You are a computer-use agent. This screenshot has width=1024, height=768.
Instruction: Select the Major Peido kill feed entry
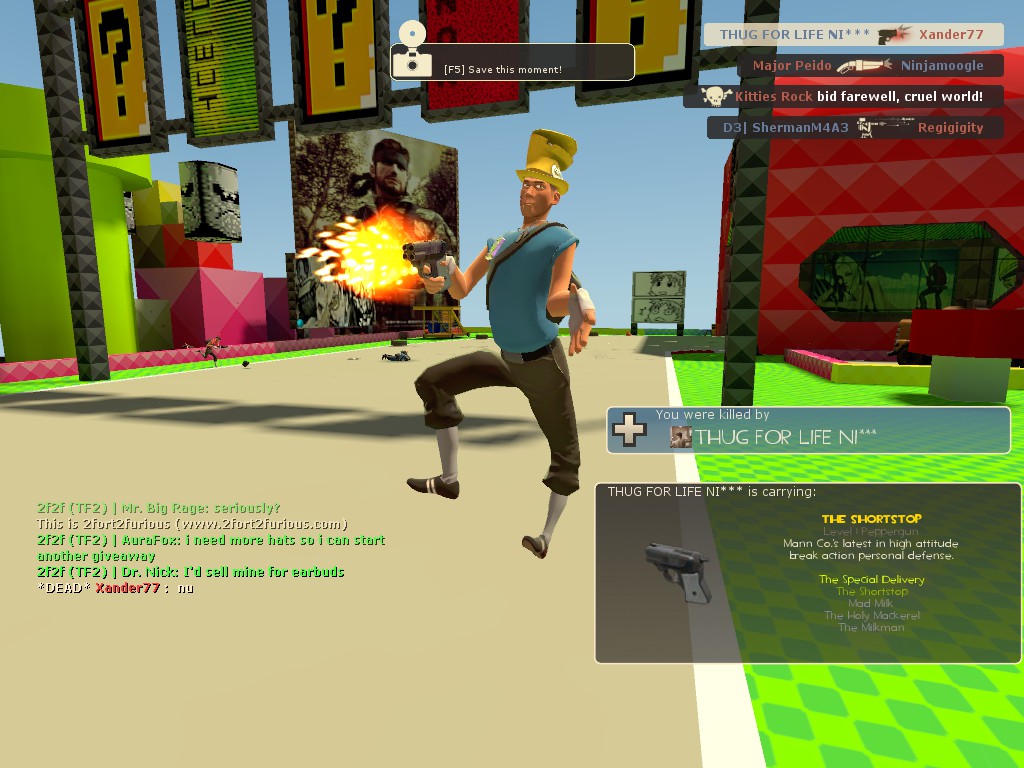(x=867, y=66)
